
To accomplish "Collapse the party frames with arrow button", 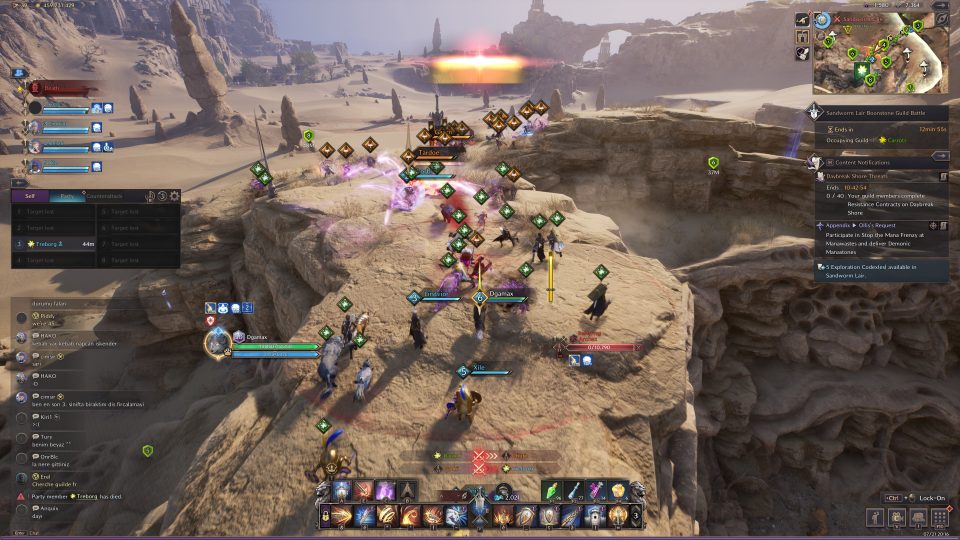I will click(x=20, y=72).
